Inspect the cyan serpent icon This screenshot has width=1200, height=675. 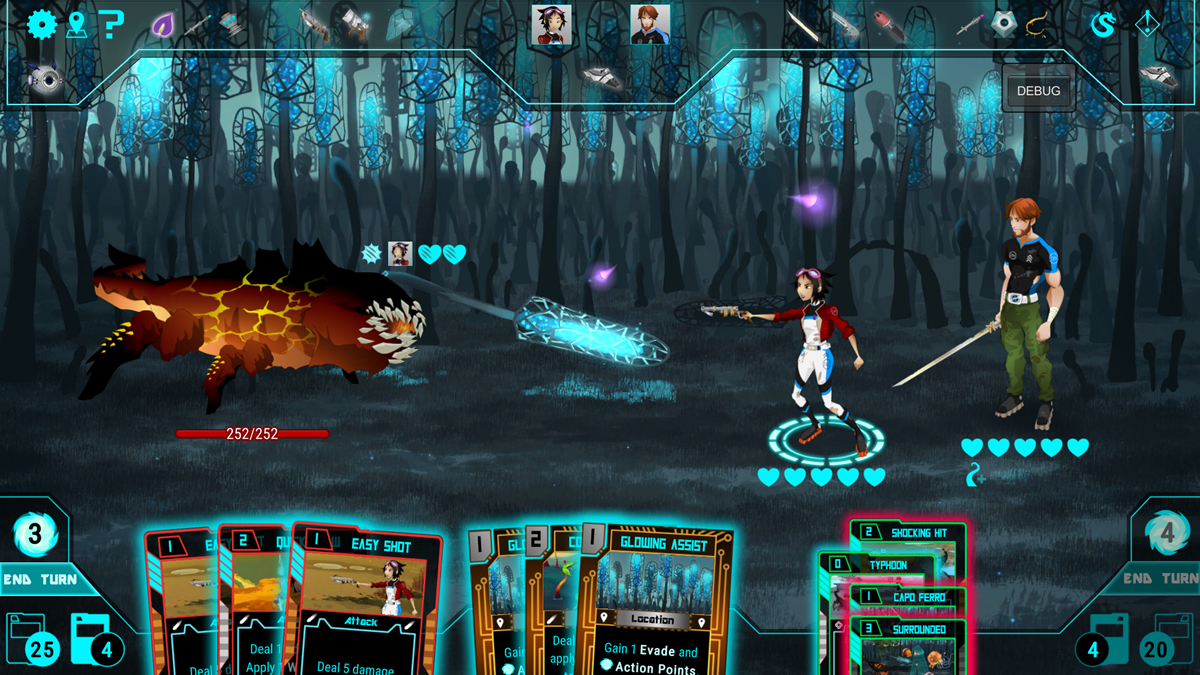click(x=1102, y=25)
